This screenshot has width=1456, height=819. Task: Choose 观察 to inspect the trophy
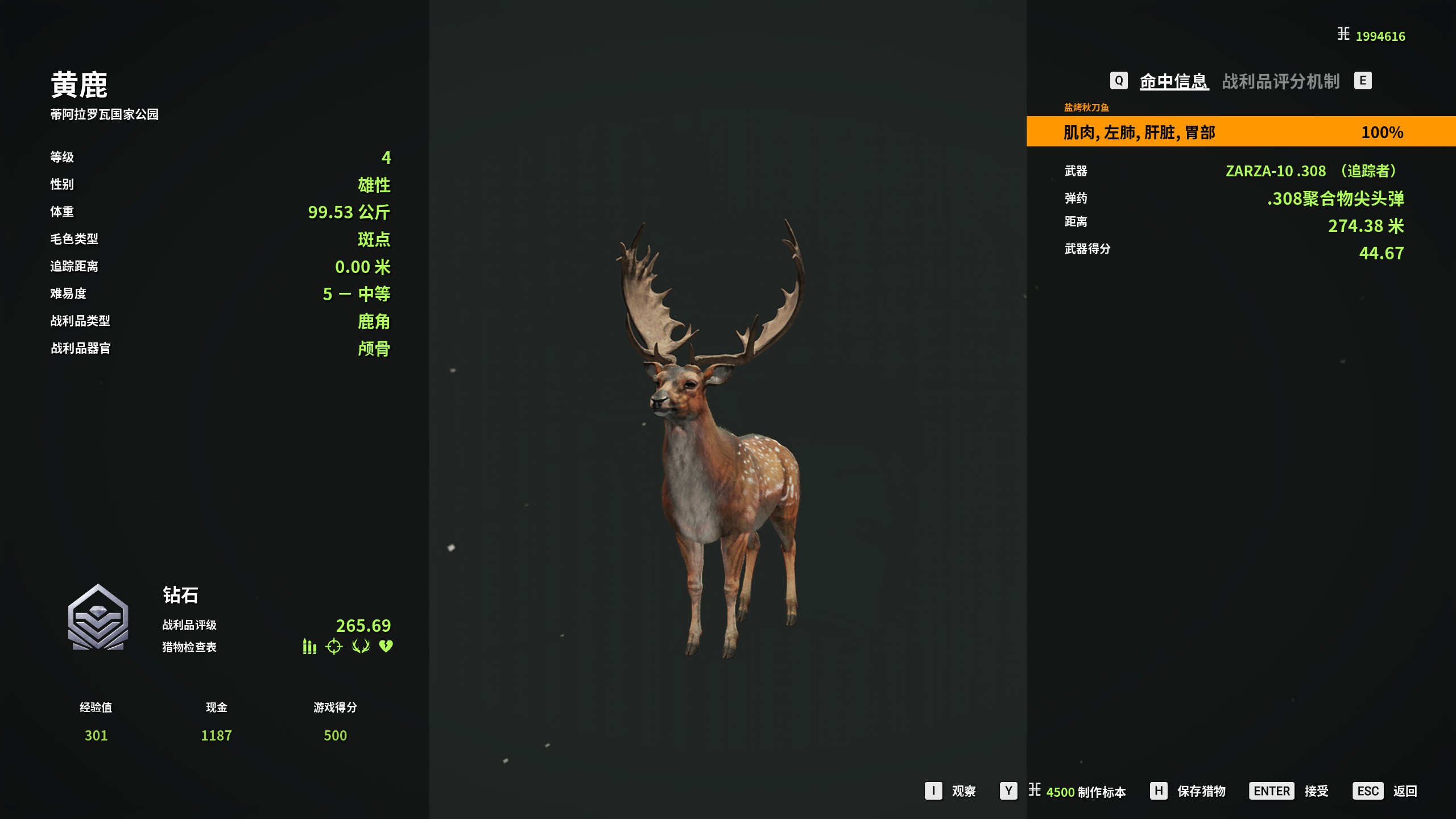pos(951,791)
